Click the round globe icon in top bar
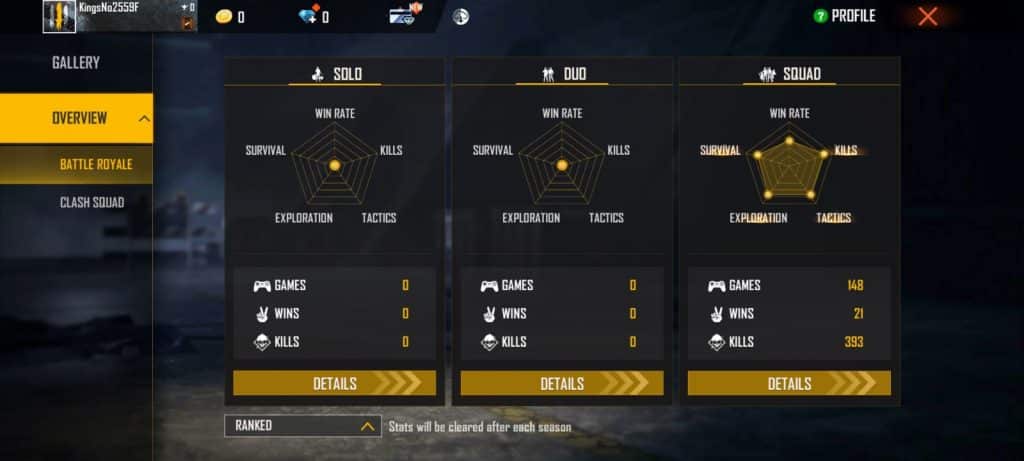 (x=460, y=16)
